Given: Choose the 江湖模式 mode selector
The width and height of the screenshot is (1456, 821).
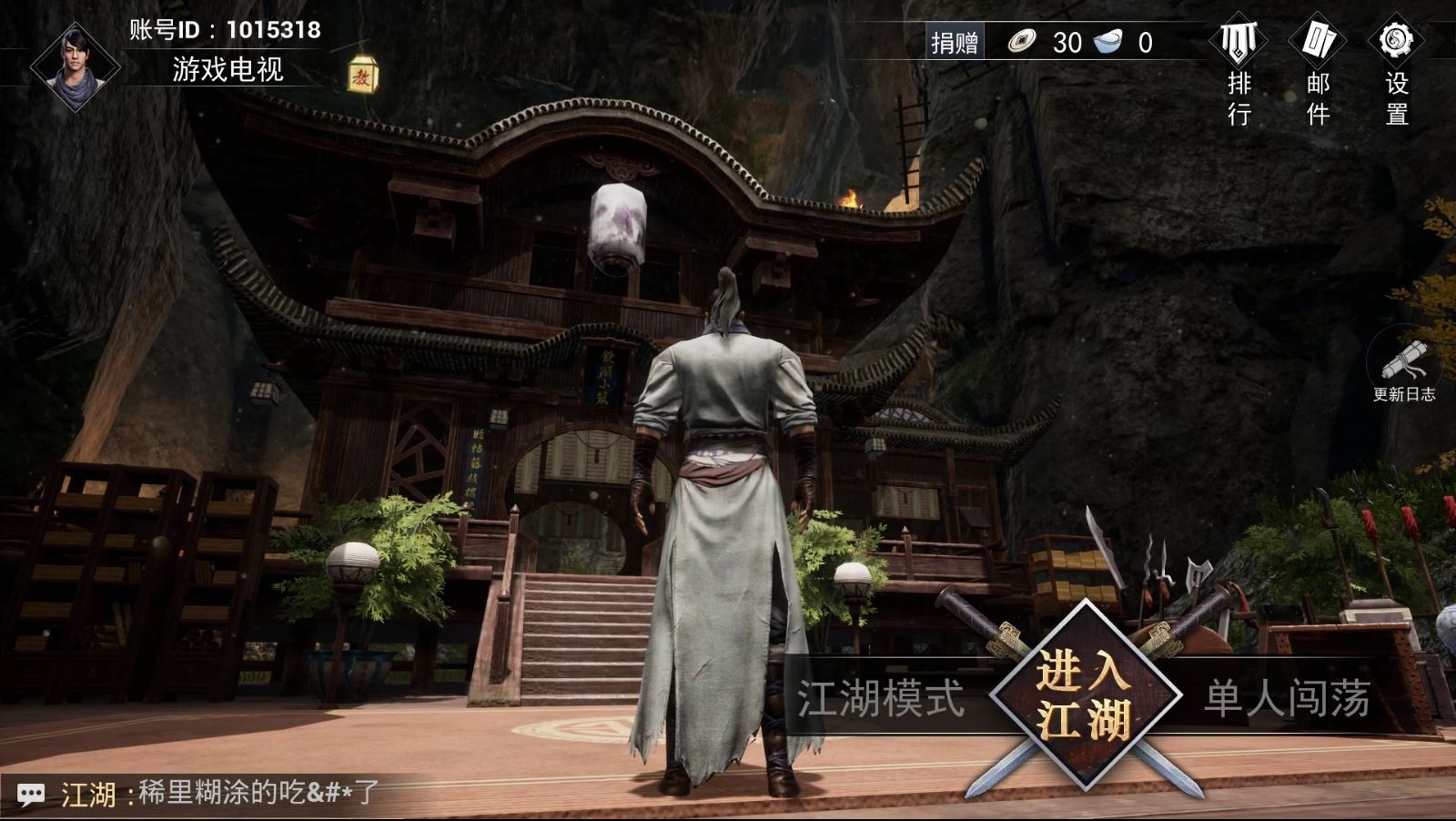Looking at the screenshot, I should [x=880, y=699].
